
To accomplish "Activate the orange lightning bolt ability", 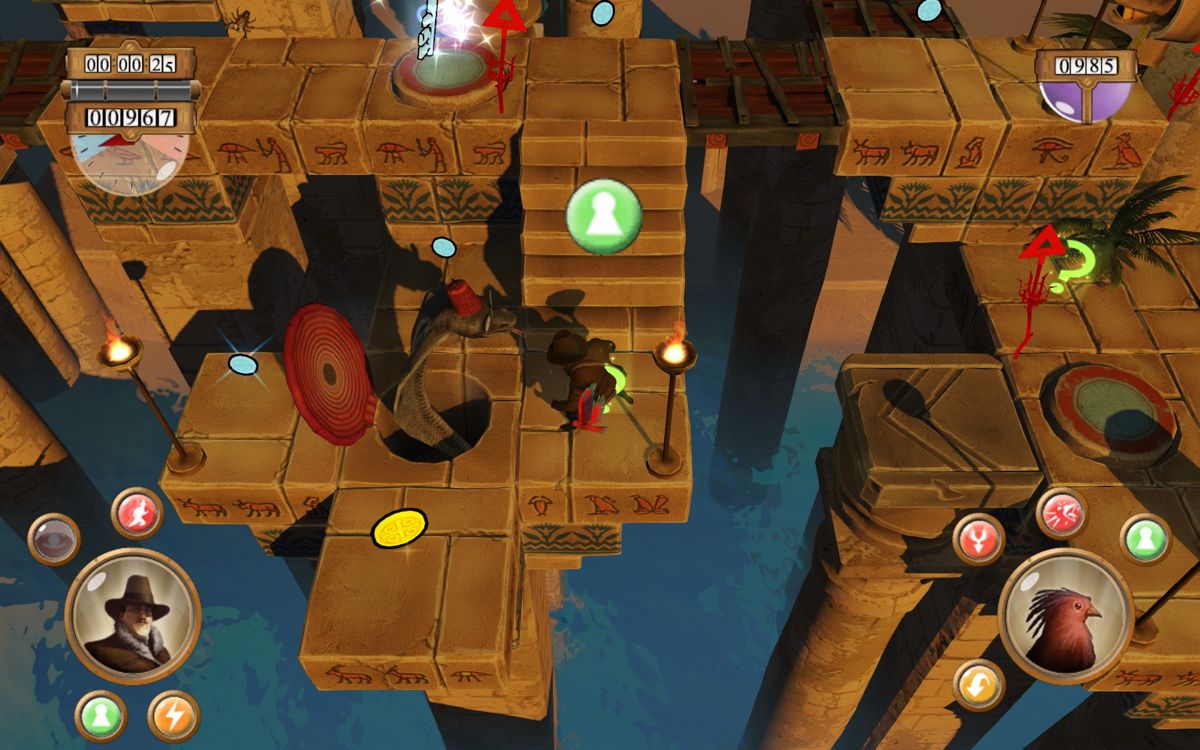I will tap(174, 716).
